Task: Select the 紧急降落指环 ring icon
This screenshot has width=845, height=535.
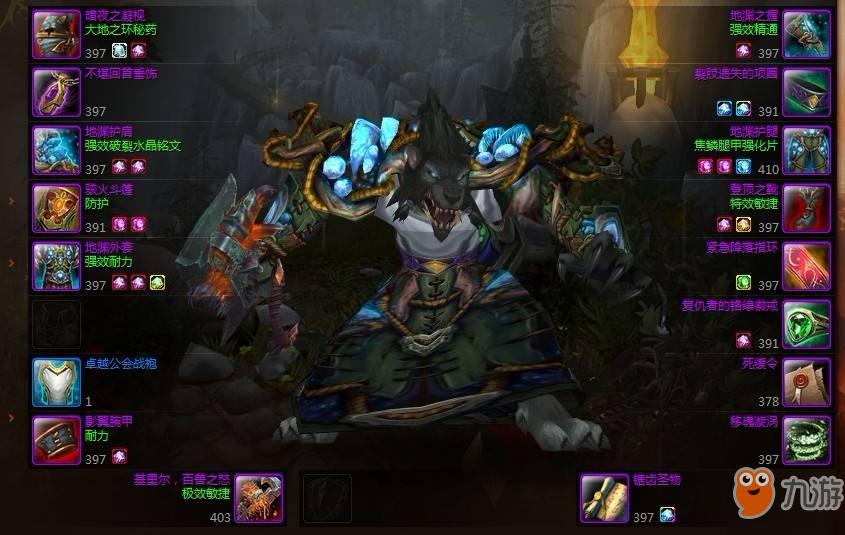Action: pyautogui.click(x=806, y=266)
